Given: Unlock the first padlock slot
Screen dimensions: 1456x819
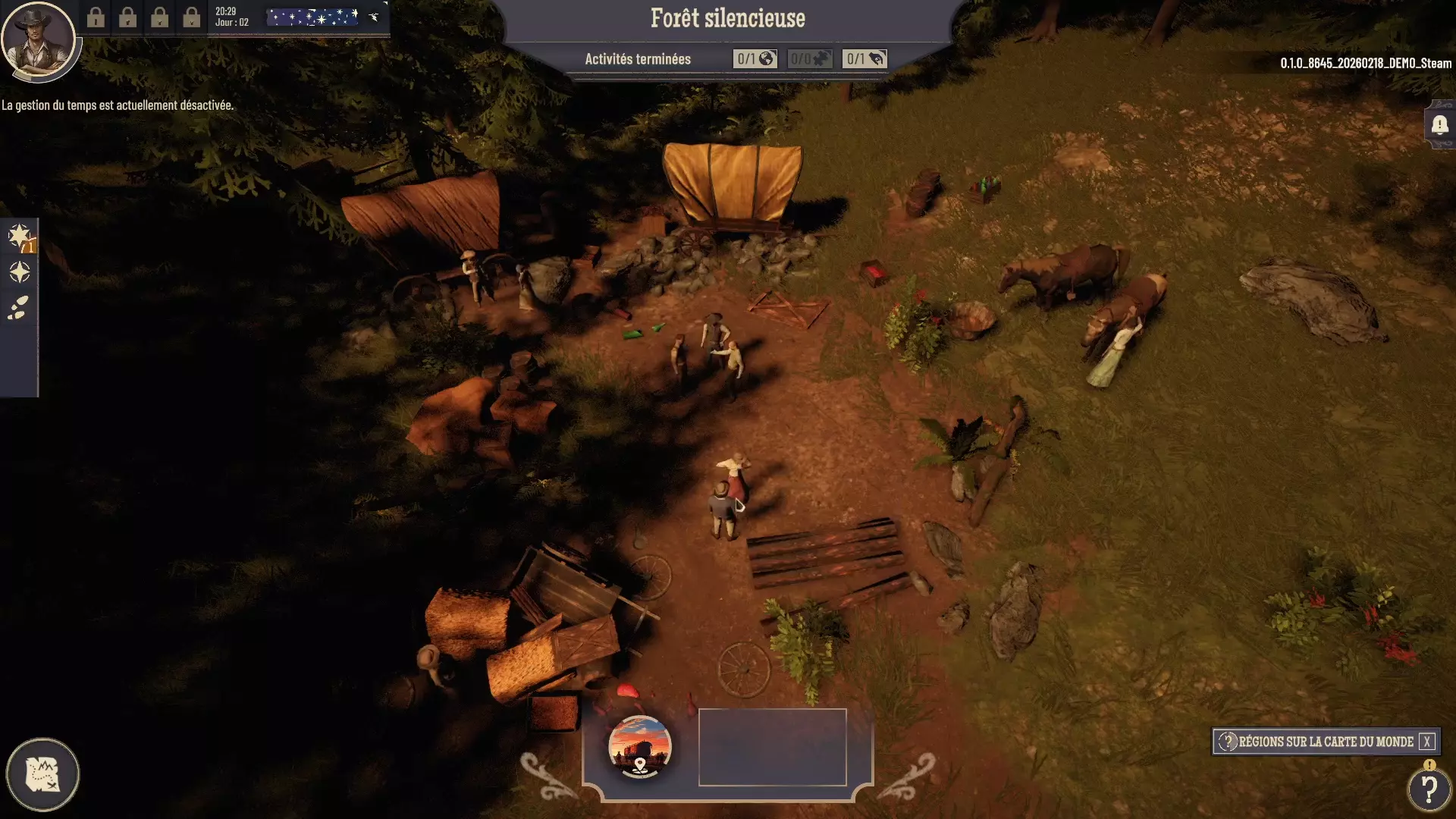Looking at the screenshot, I should [96, 18].
